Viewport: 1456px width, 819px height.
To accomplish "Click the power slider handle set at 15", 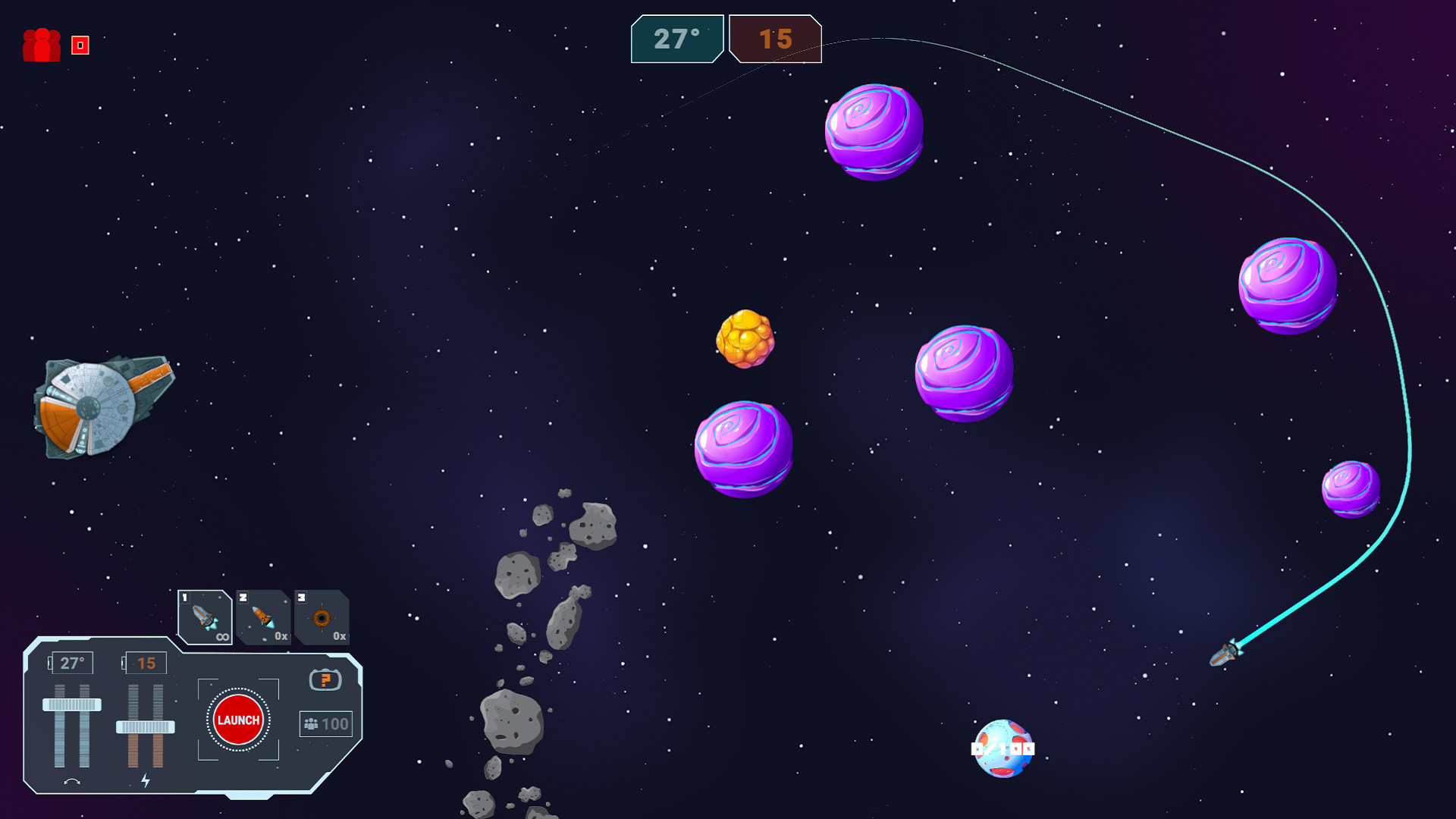I will point(144,726).
